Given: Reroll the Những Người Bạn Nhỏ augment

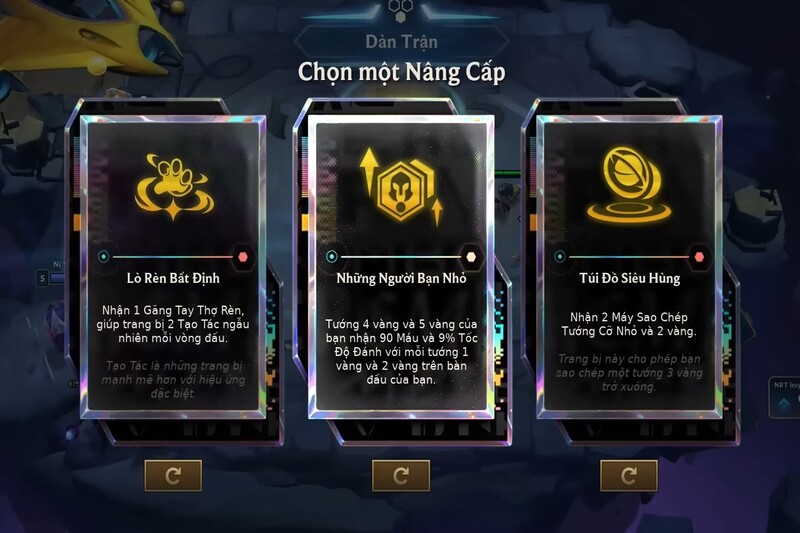Looking at the screenshot, I should click(x=400, y=475).
